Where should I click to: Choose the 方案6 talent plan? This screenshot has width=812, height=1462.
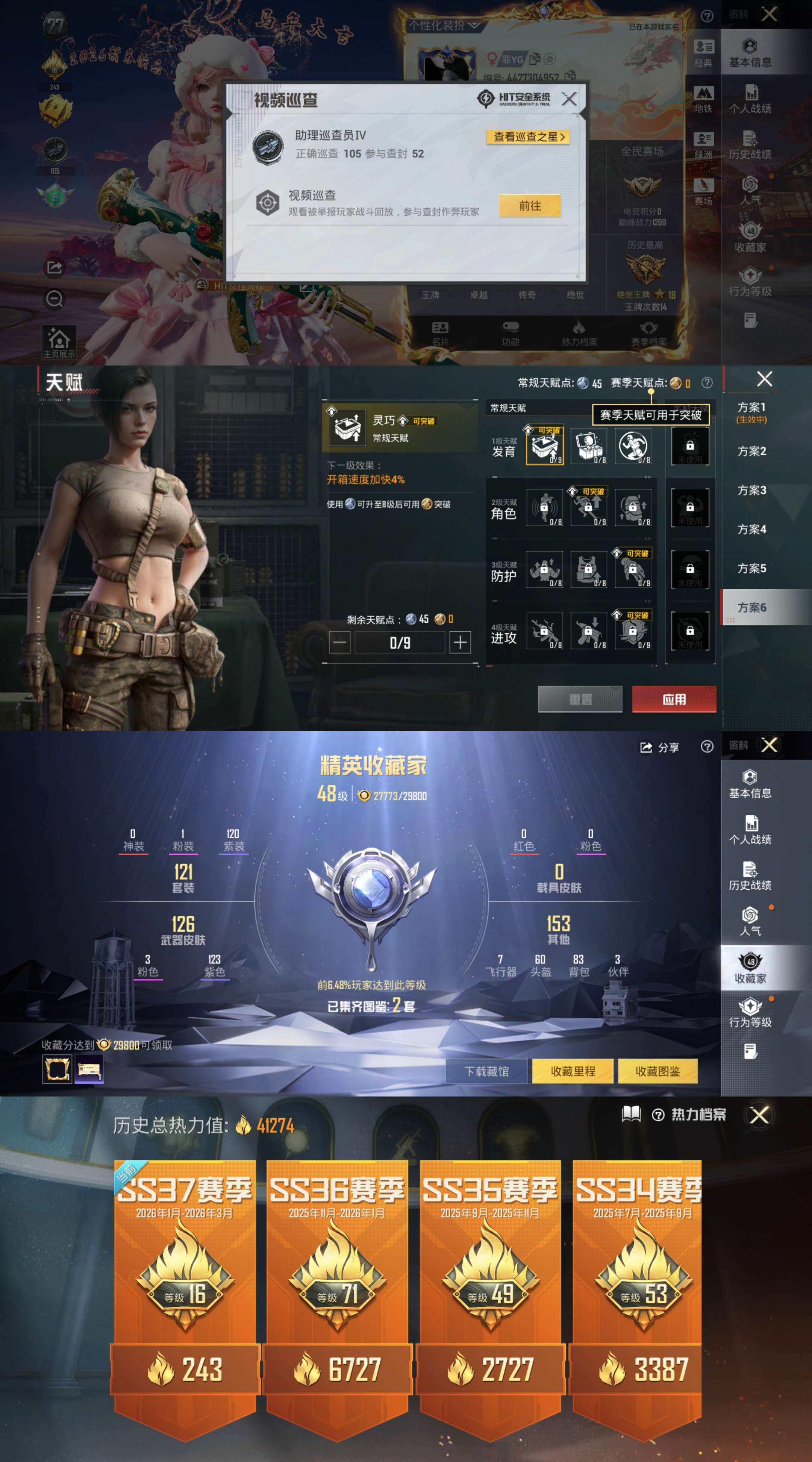coord(751,607)
